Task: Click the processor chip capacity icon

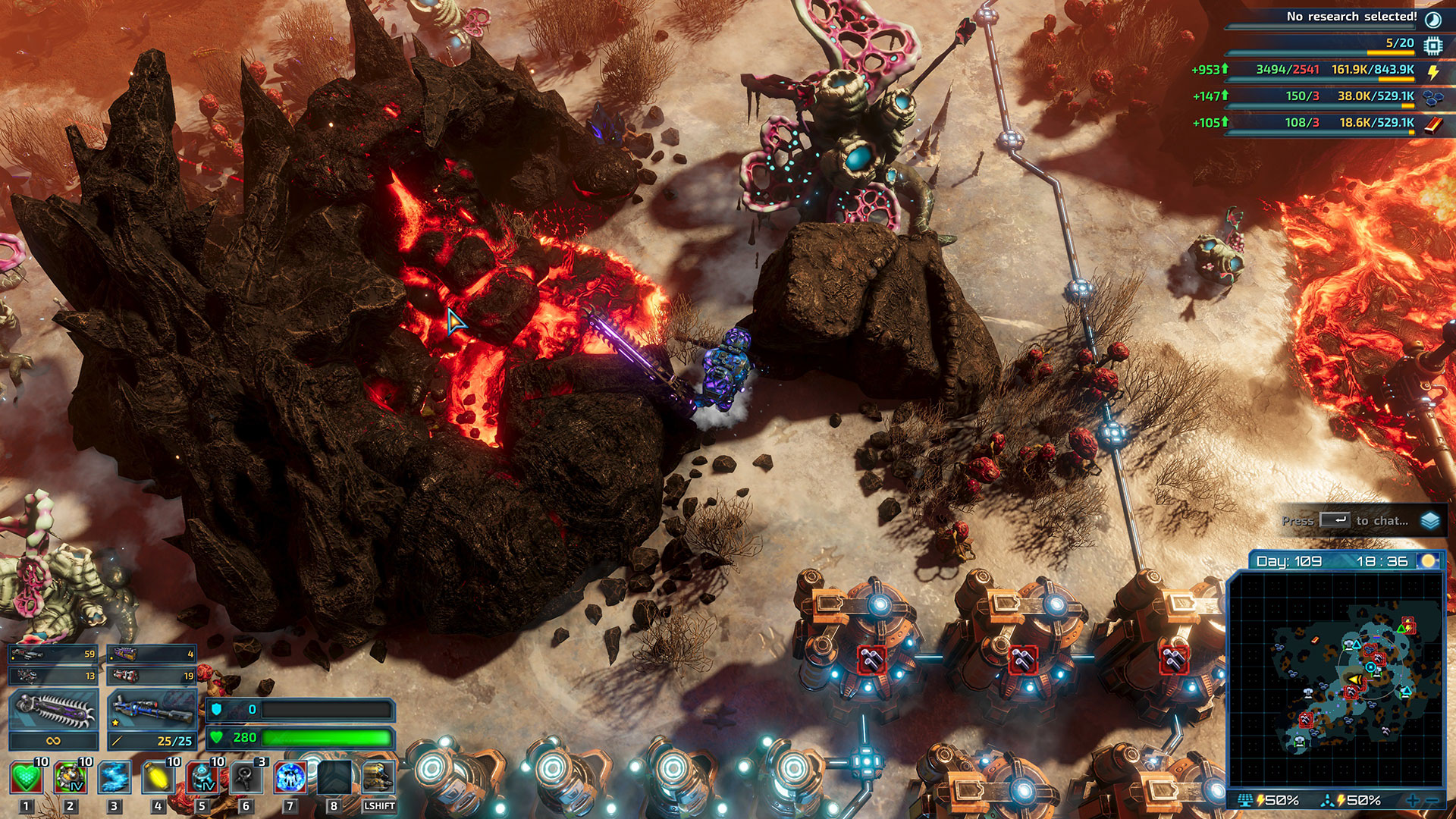Action: pos(1432,45)
